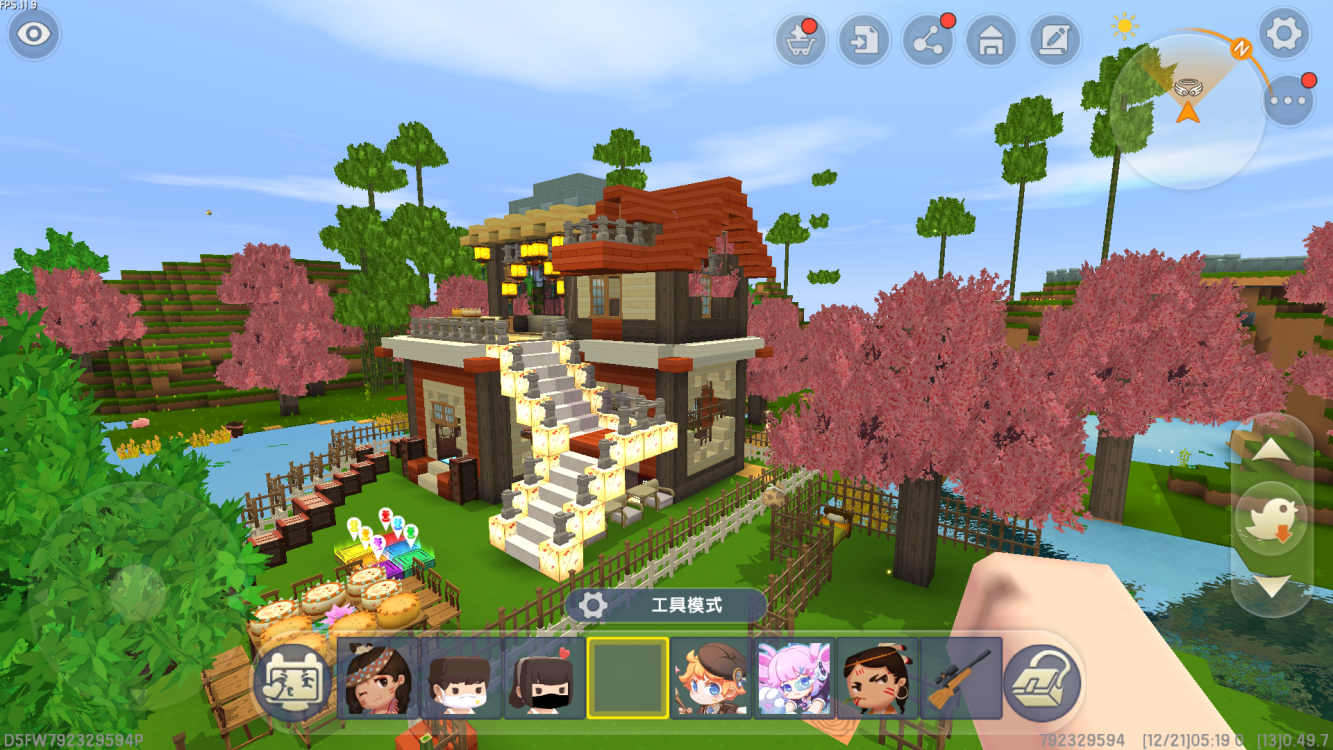Equip the sniper rifle slot

coord(960,678)
